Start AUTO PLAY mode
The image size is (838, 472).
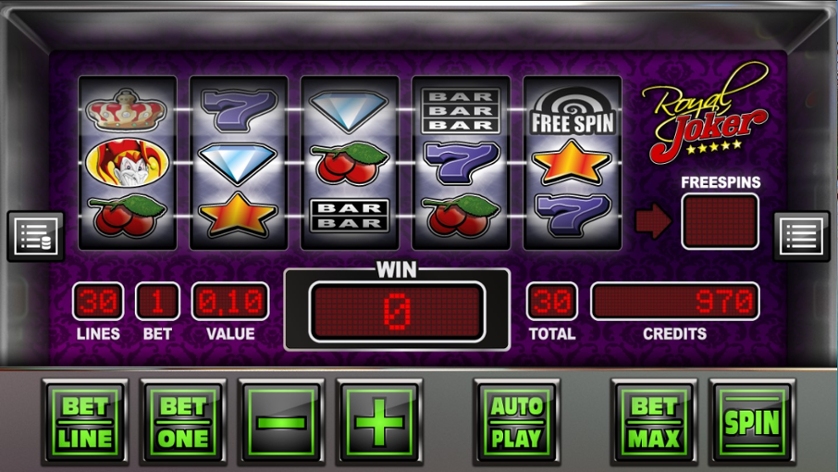516,422
